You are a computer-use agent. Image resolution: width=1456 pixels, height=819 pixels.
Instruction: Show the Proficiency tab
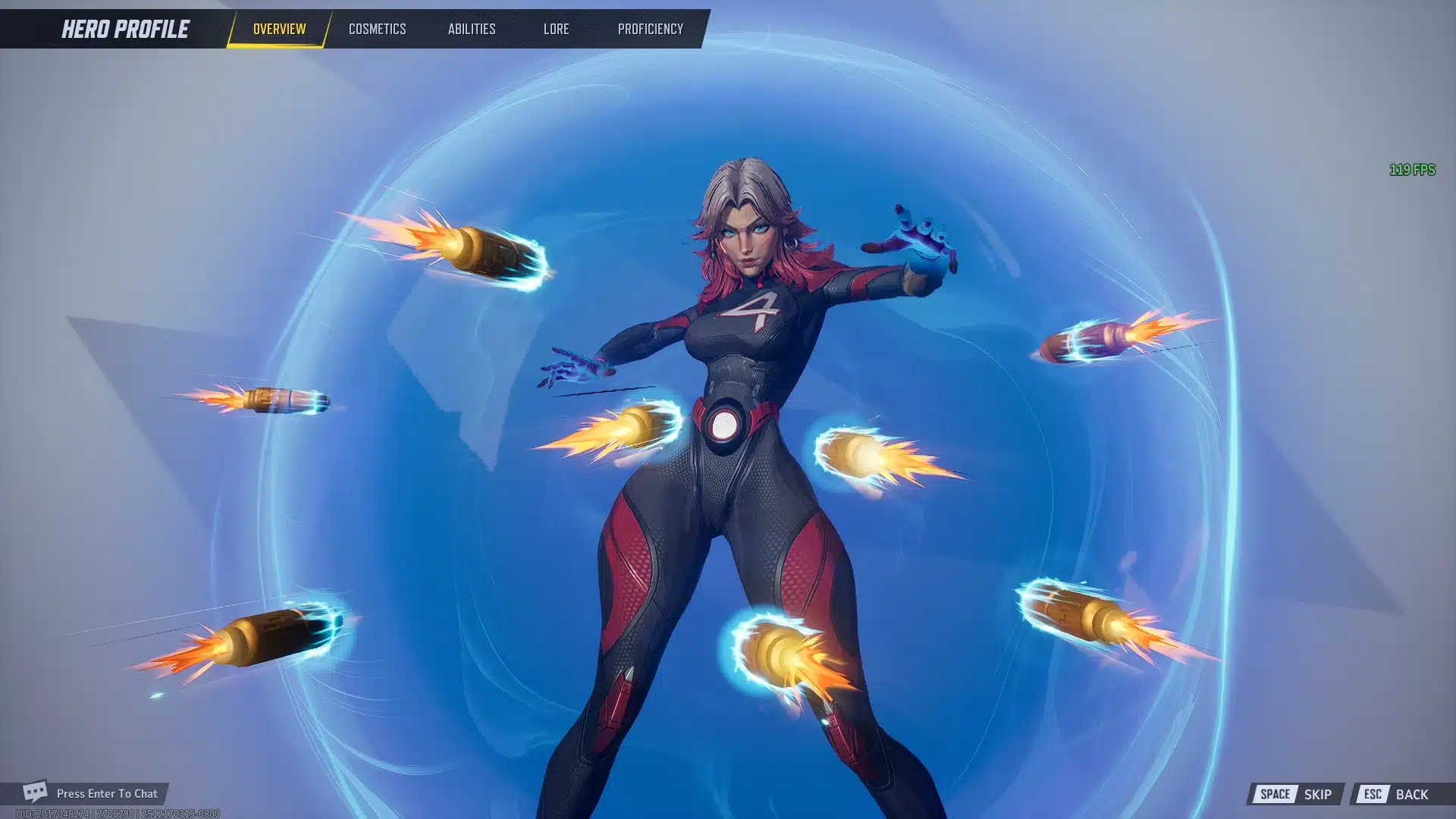pyautogui.click(x=650, y=29)
